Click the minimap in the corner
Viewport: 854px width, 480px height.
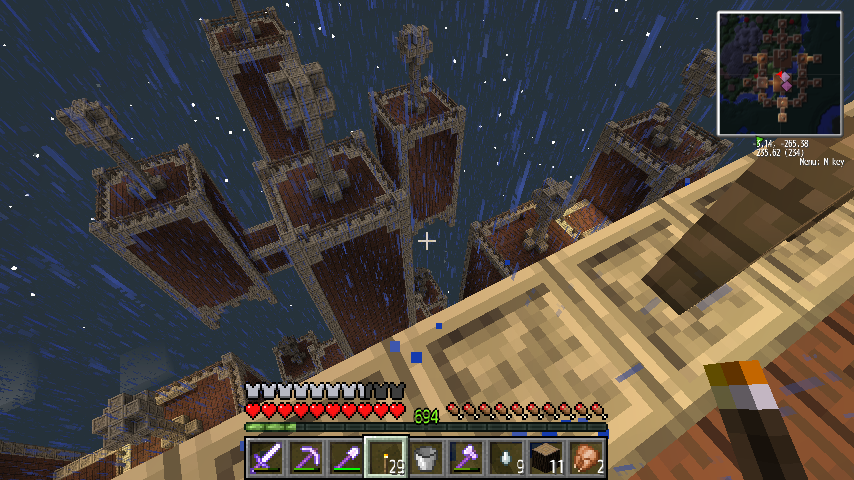click(779, 73)
